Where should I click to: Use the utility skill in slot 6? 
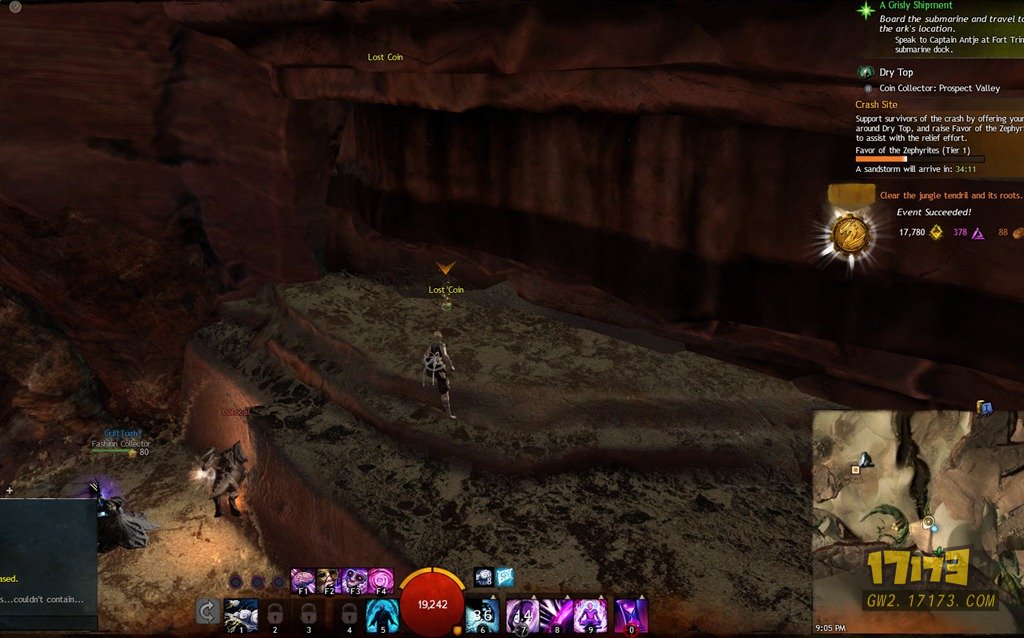click(483, 614)
